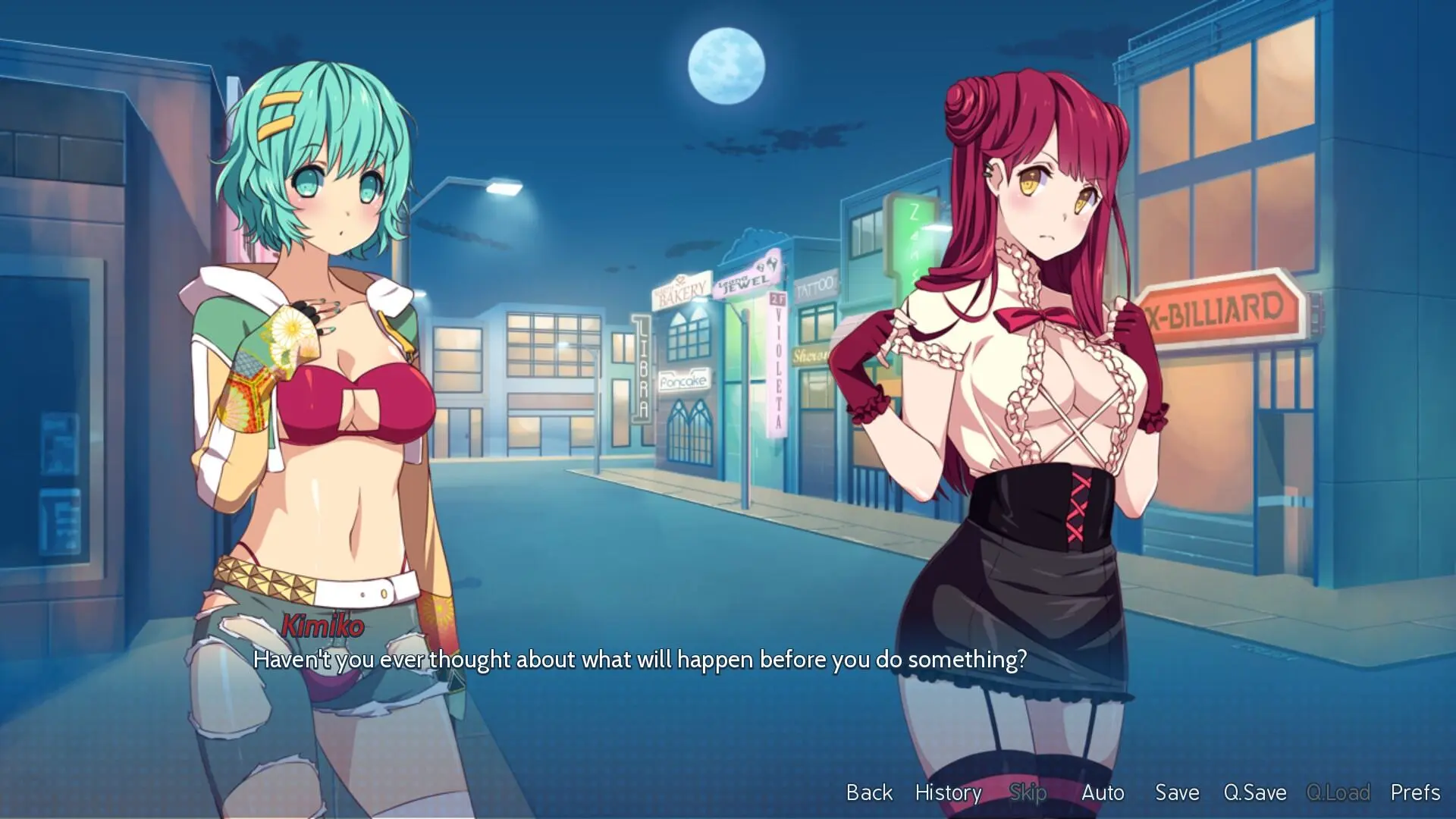The width and height of the screenshot is (1456, 819).
Task: Open the Save menu
Action: pos(1177,792)
